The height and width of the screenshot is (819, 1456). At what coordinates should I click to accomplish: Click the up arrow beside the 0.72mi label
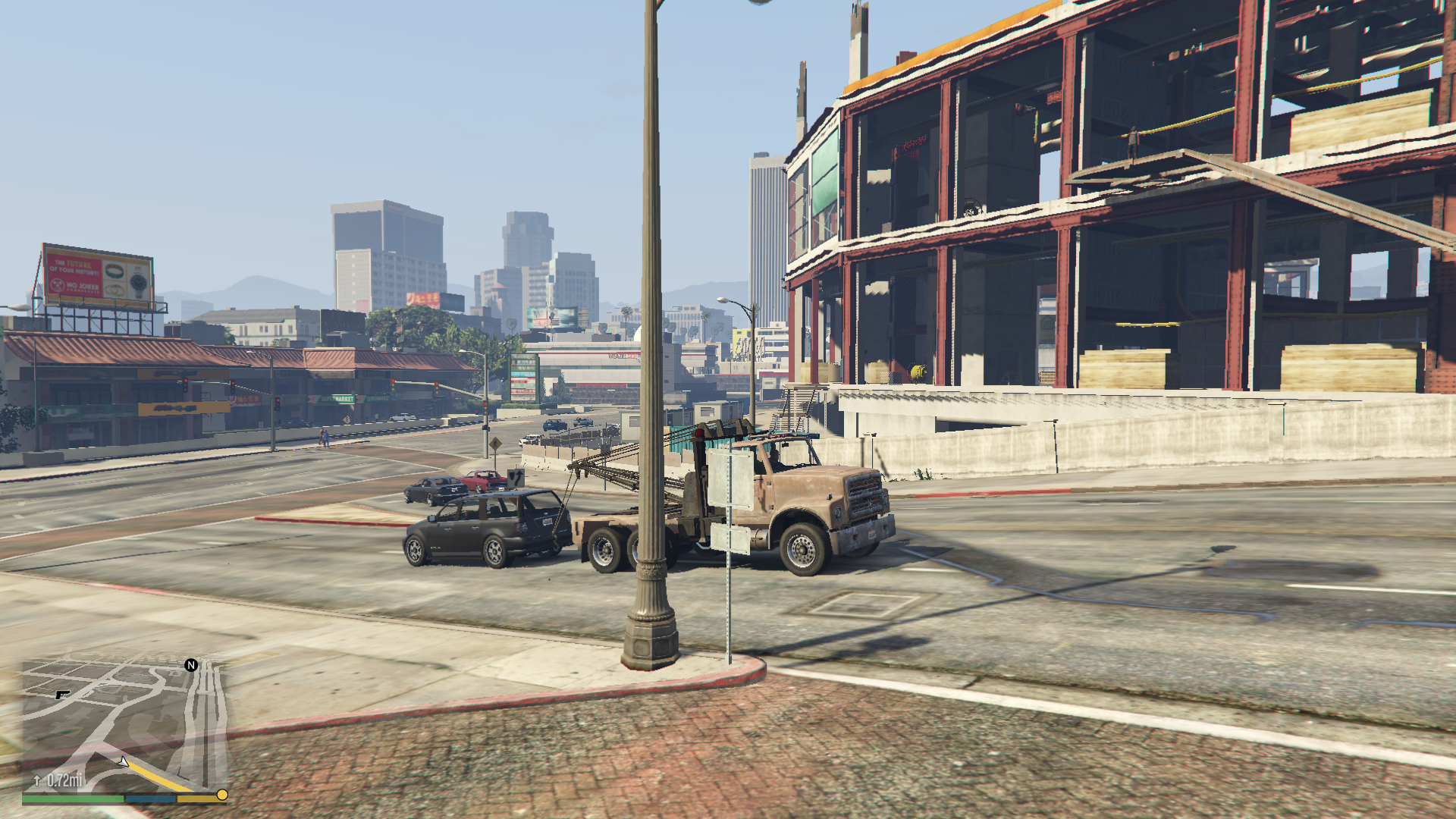point(36,780)
